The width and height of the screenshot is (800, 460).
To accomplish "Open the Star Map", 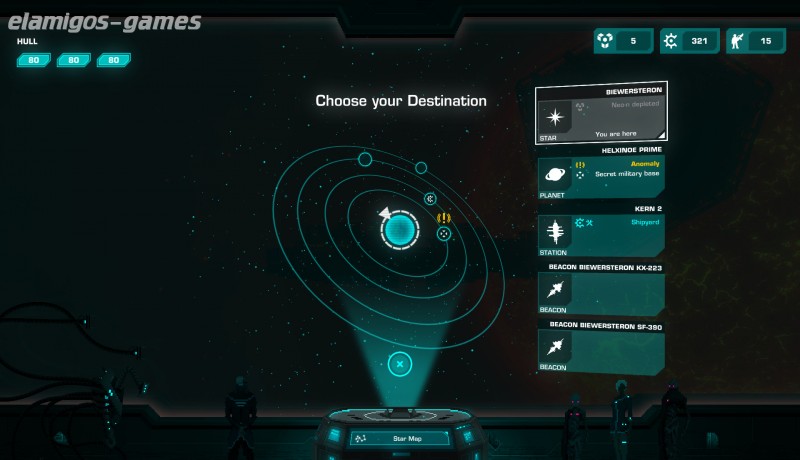I will pyautogui.click(x=399, y=438).
